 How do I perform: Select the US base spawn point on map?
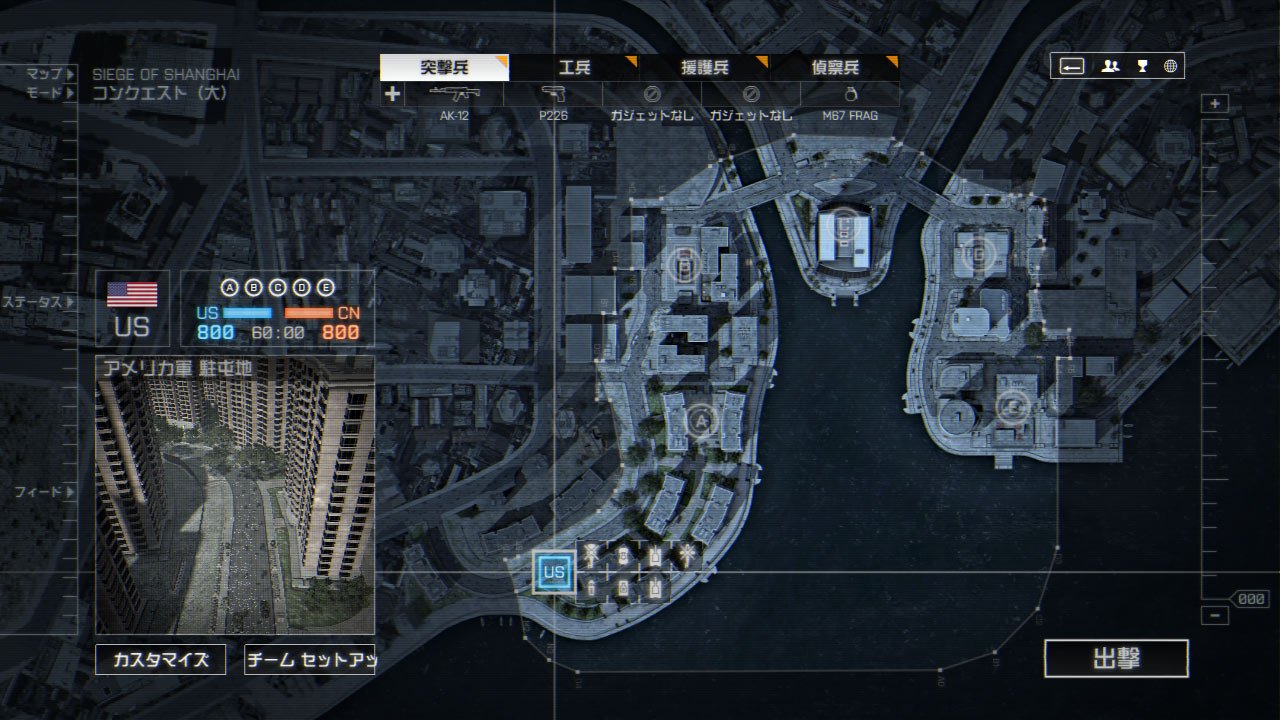click(554, 573)
